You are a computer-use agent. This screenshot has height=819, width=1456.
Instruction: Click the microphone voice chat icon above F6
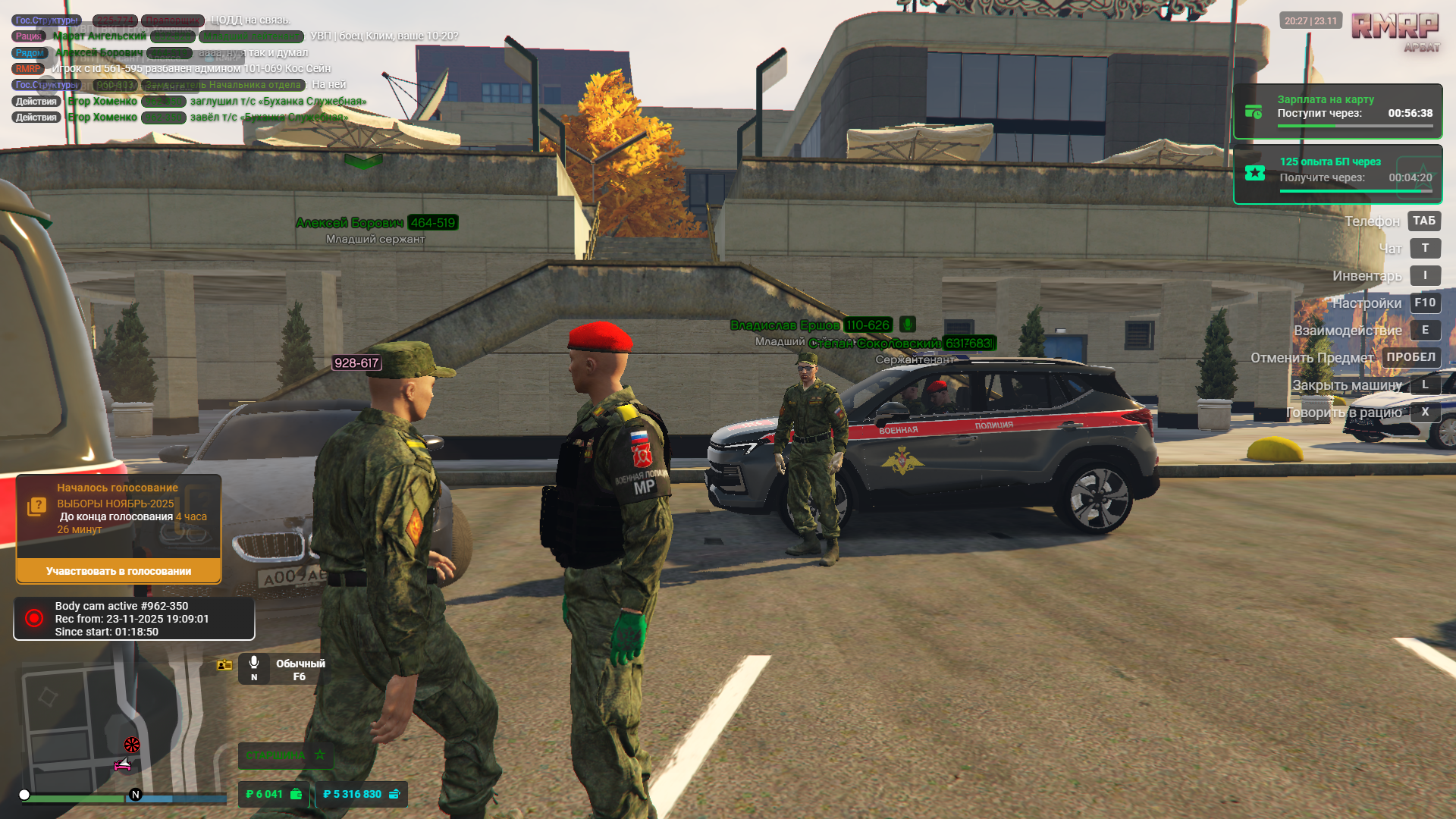pos(255,662)
